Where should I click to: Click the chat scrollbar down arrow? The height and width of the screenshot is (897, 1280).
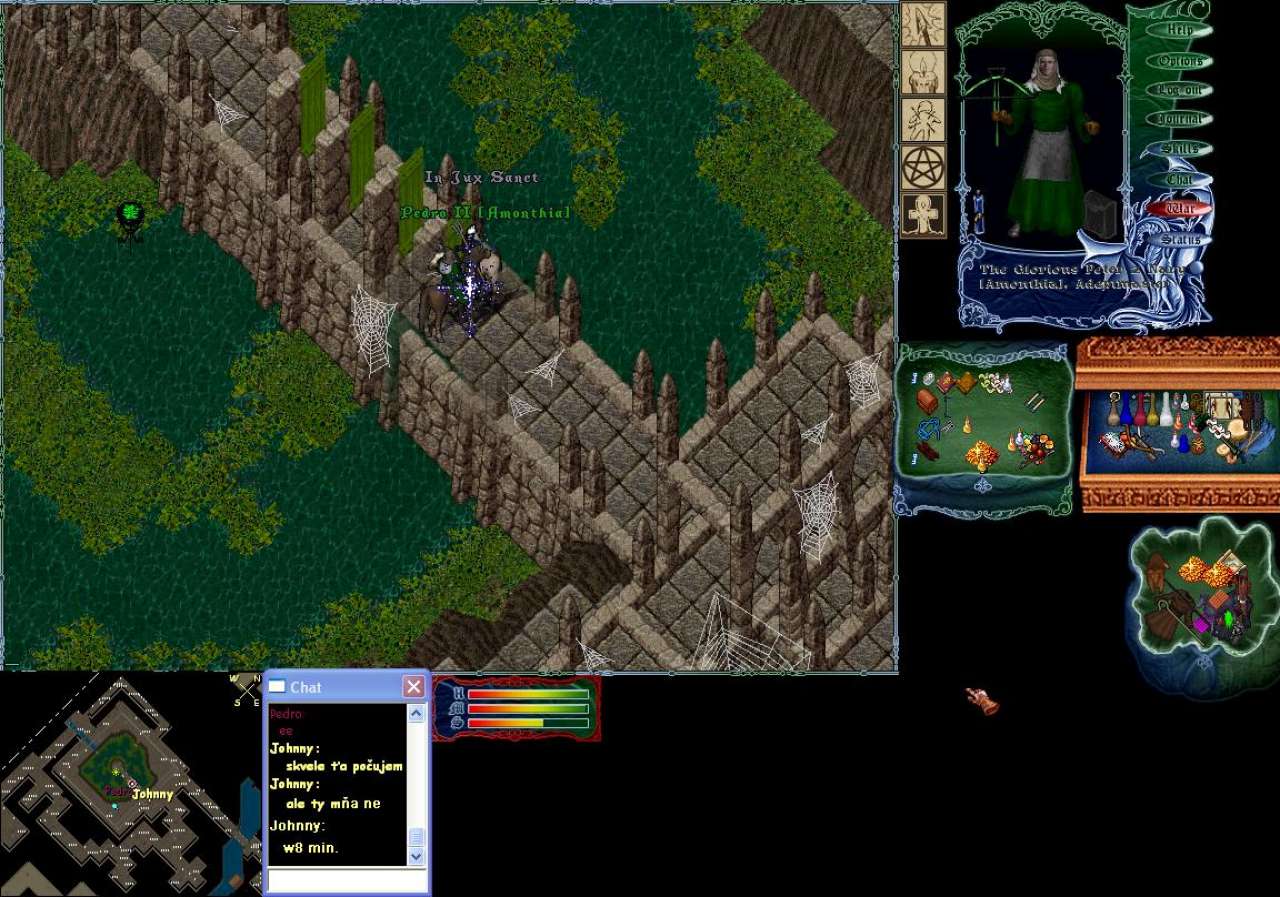[x=417, y=856]
